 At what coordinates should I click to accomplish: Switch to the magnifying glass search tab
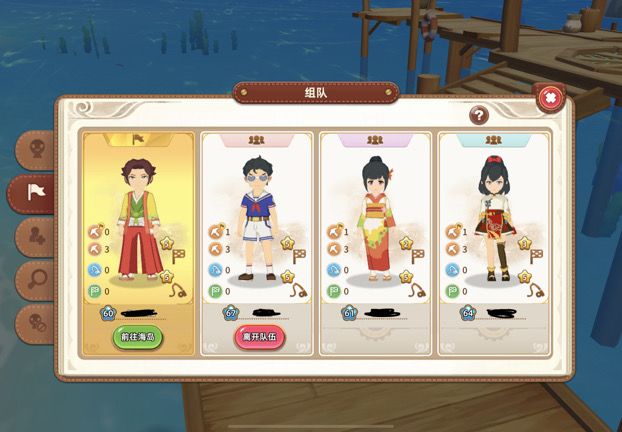(x=36, y=279)
